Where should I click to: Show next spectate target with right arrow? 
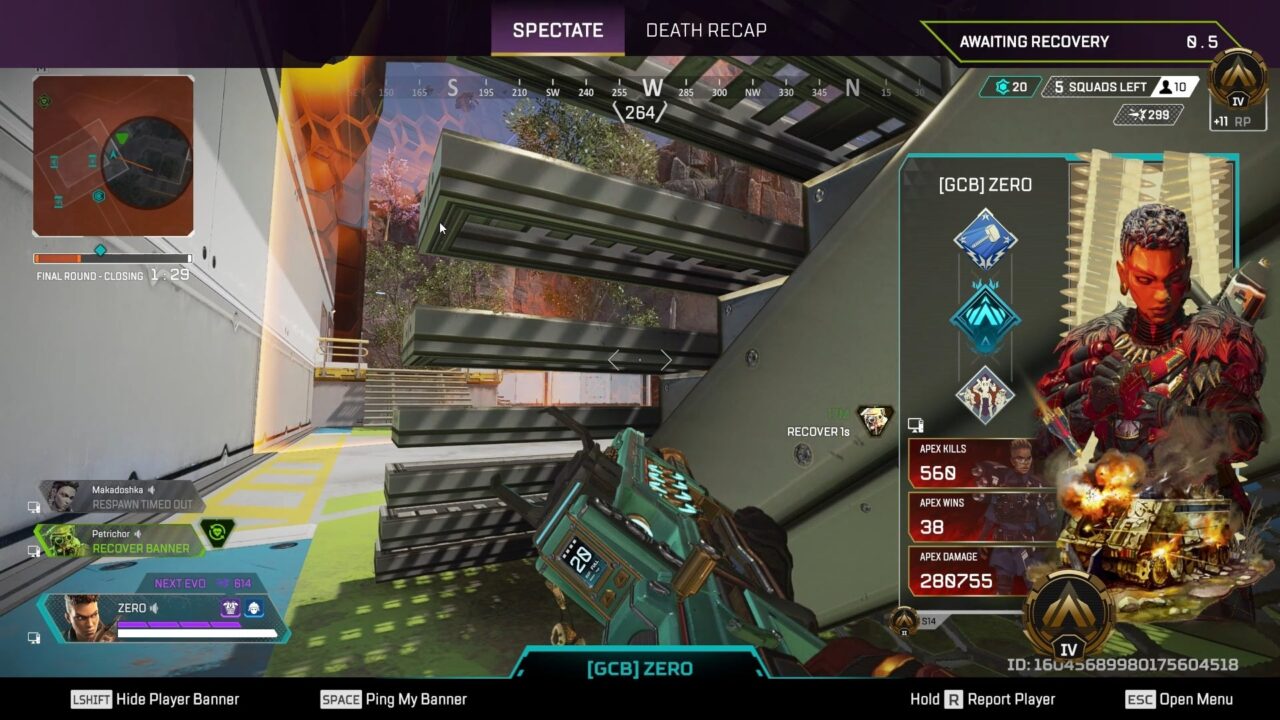click(666, 360)
